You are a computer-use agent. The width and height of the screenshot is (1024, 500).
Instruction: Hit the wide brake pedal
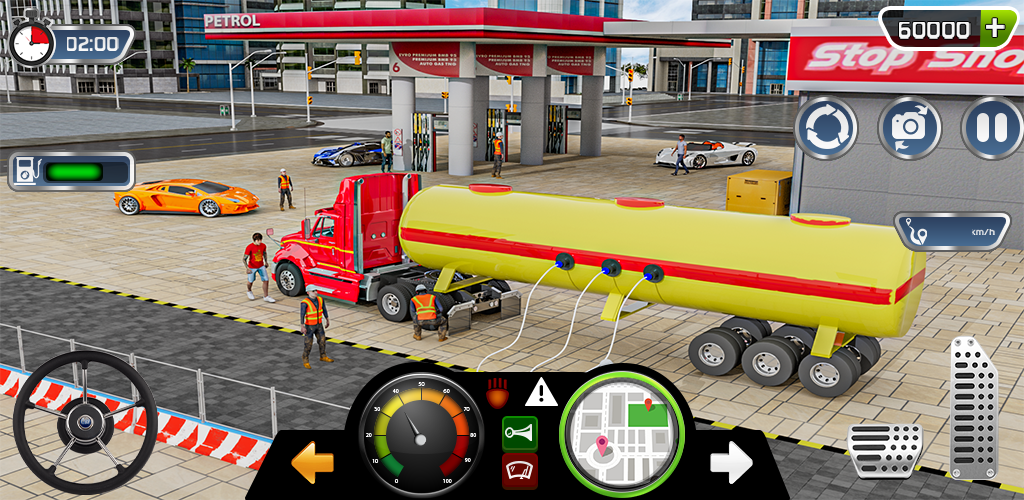tap(885, 443)
